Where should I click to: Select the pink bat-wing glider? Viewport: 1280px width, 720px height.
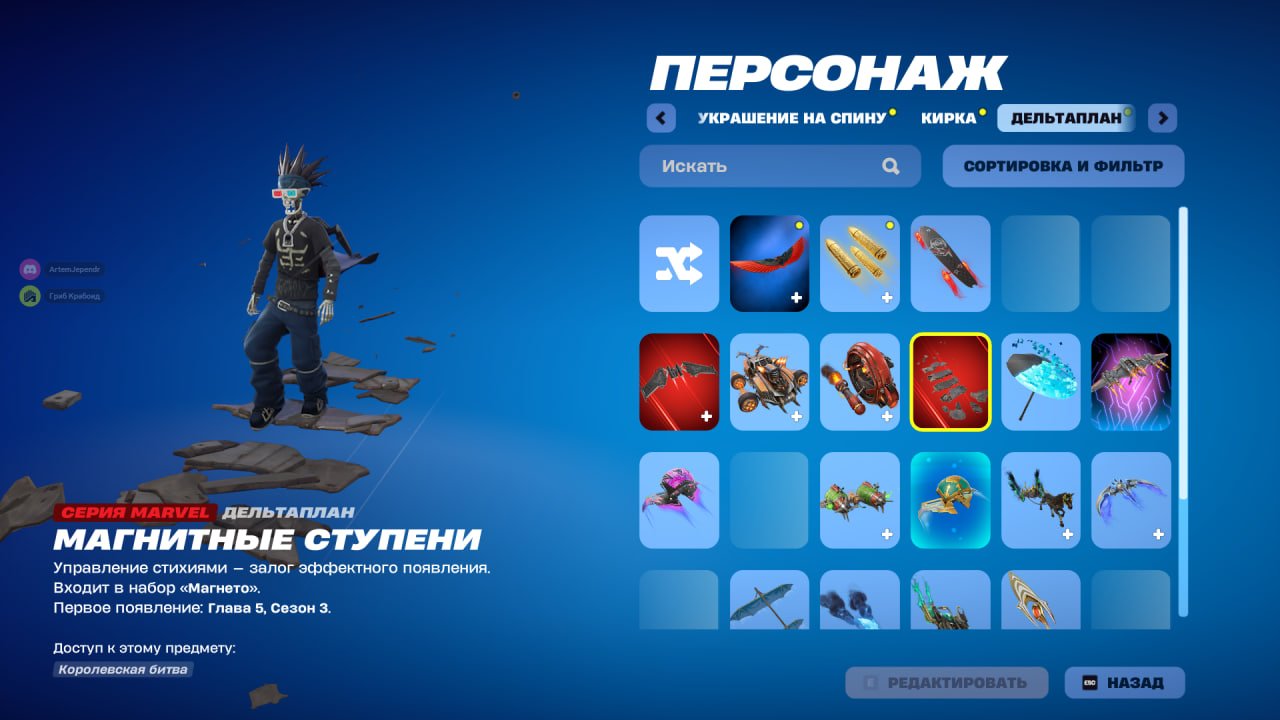tap(679, 500)
